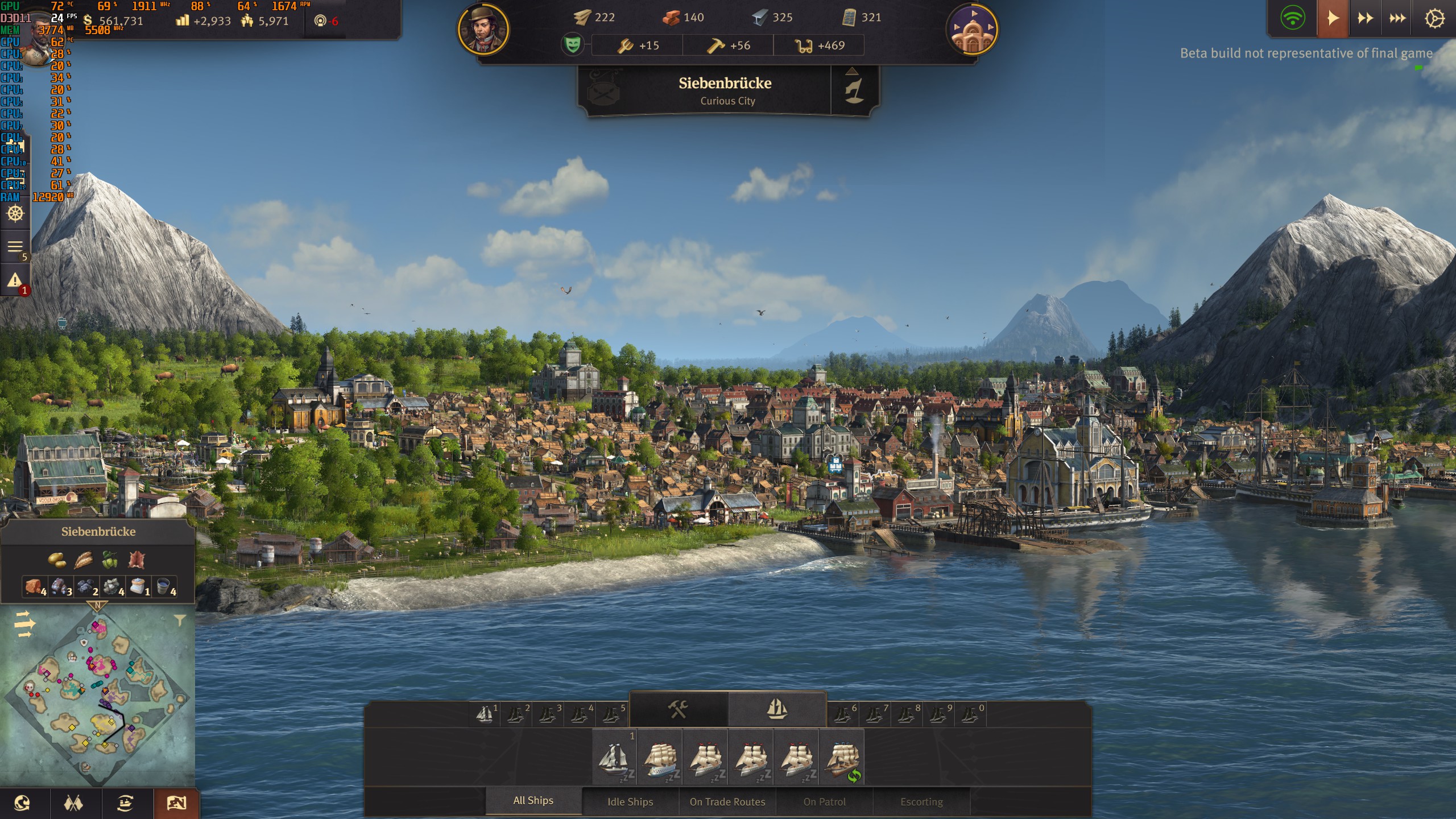1456x819 pixels.
Task: Open the diplomacy crossed flags menu
Action: pos(73,803)
